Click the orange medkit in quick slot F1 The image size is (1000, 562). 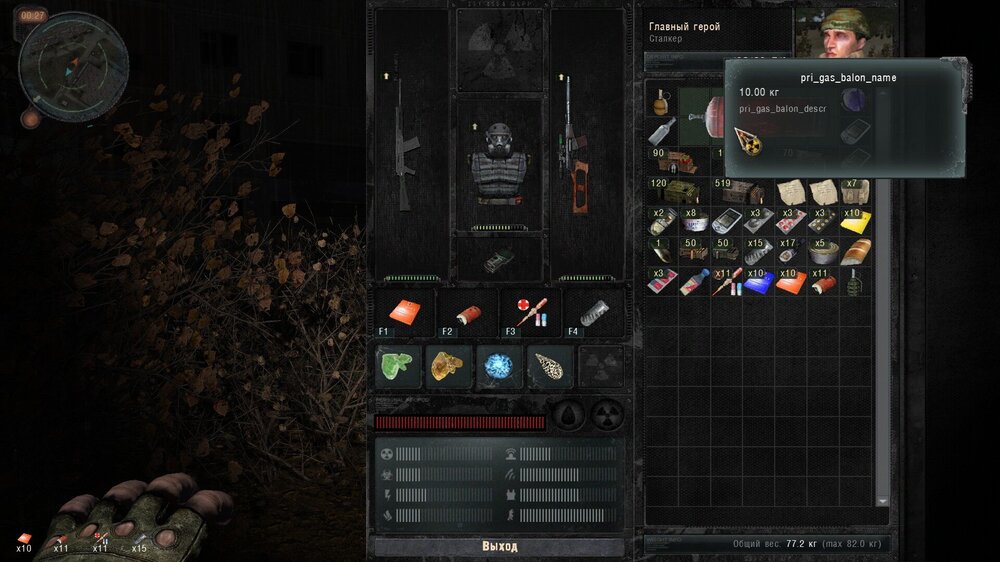tap(405, 313)
